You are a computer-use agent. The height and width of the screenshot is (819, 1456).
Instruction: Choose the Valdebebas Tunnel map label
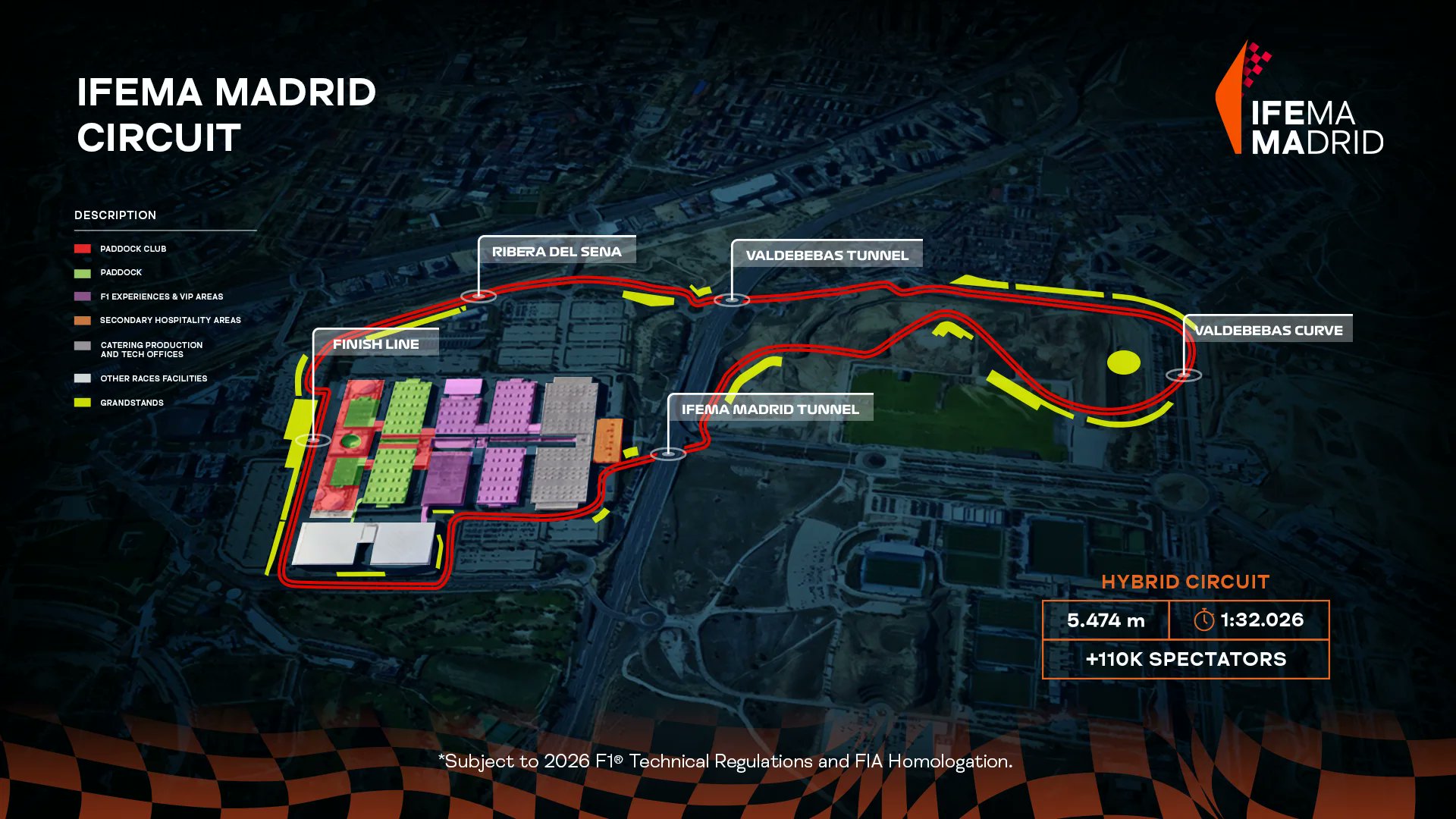pyautogui.click(x=827, y=255)
